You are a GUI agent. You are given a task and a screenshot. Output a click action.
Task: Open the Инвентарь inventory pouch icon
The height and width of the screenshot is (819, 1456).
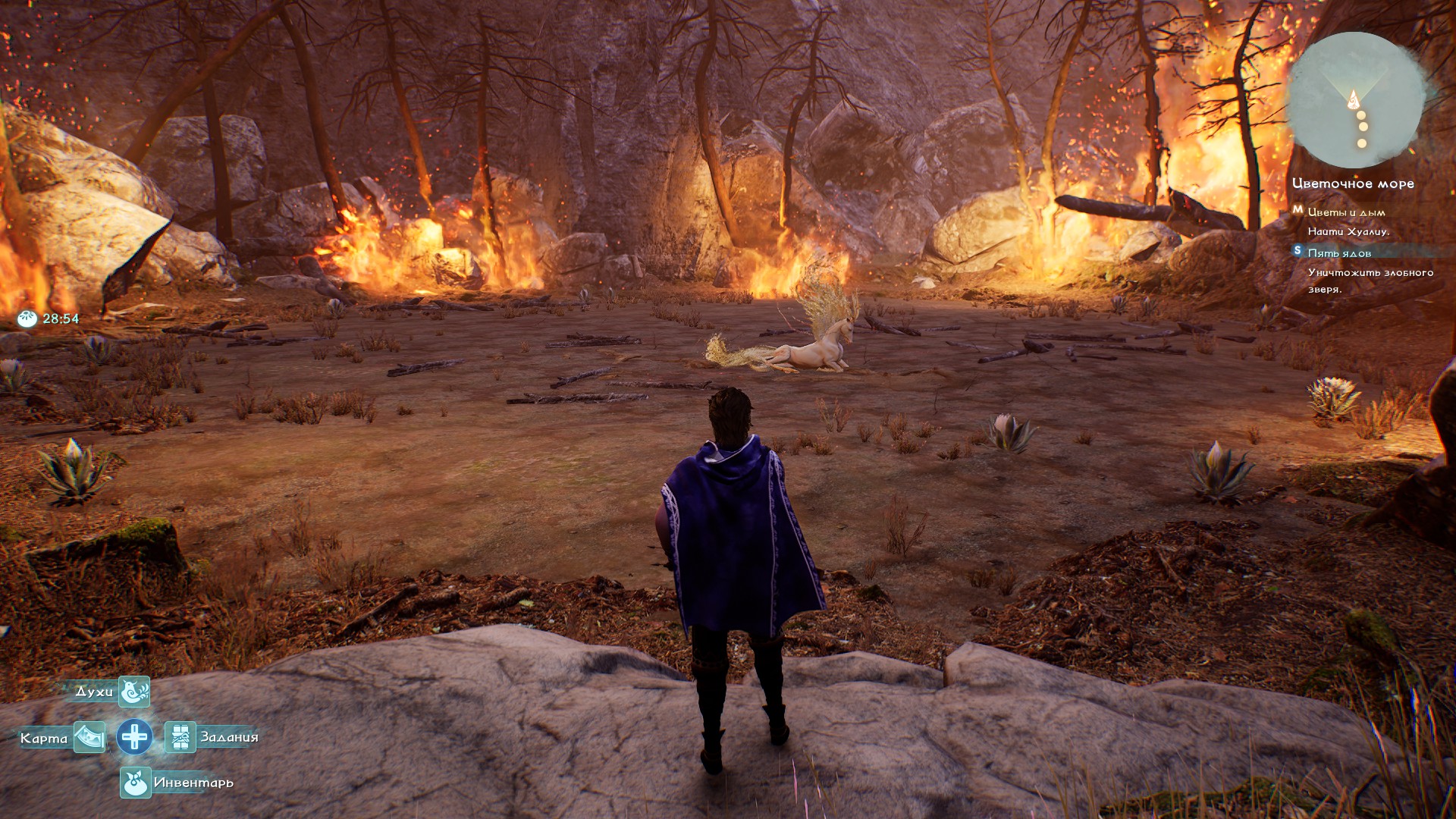135,783
